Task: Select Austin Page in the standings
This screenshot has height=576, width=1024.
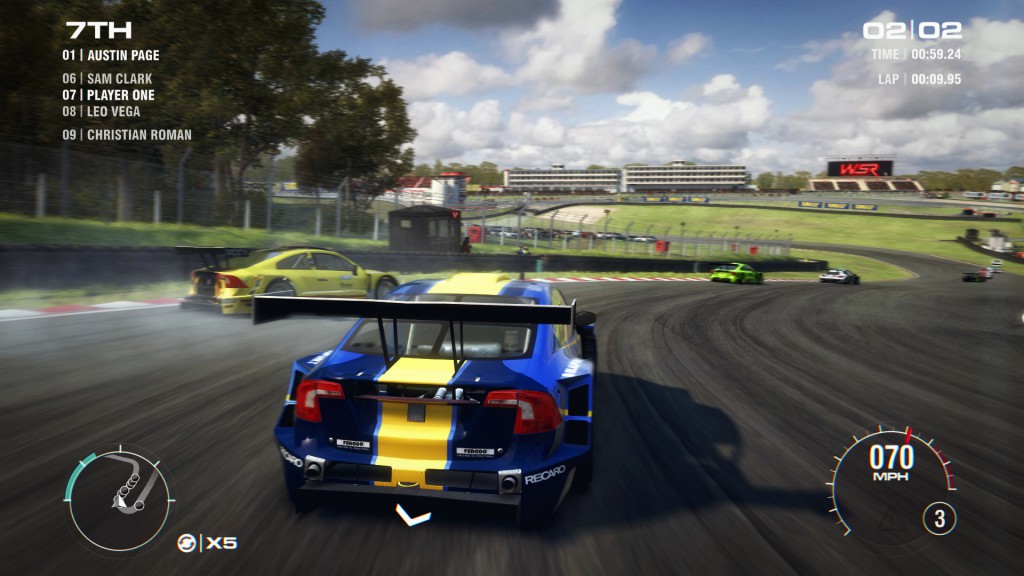Action: (x=110, y=55)
